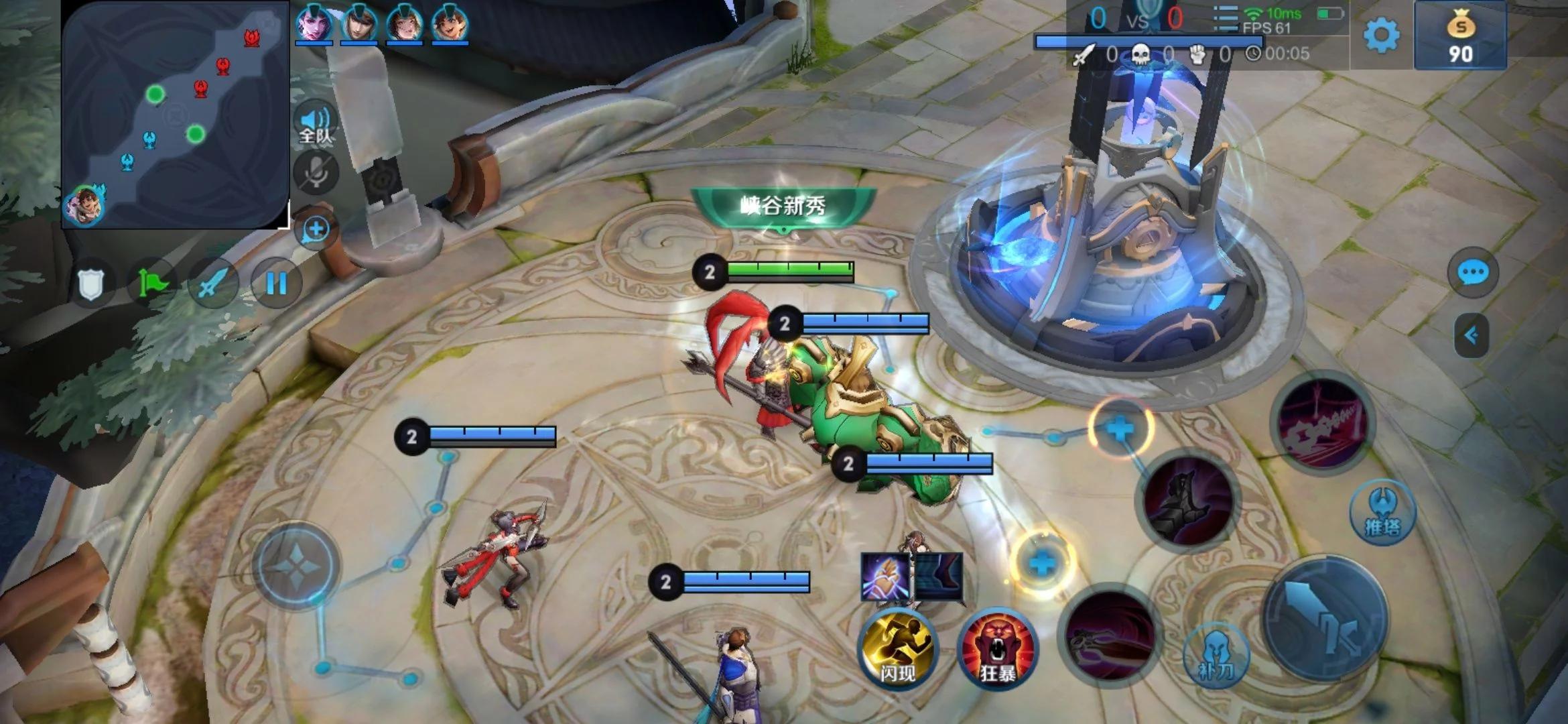The image size is (1568, 724).
Task: Send the green flag gather signal
Action: tap(153, 284)
